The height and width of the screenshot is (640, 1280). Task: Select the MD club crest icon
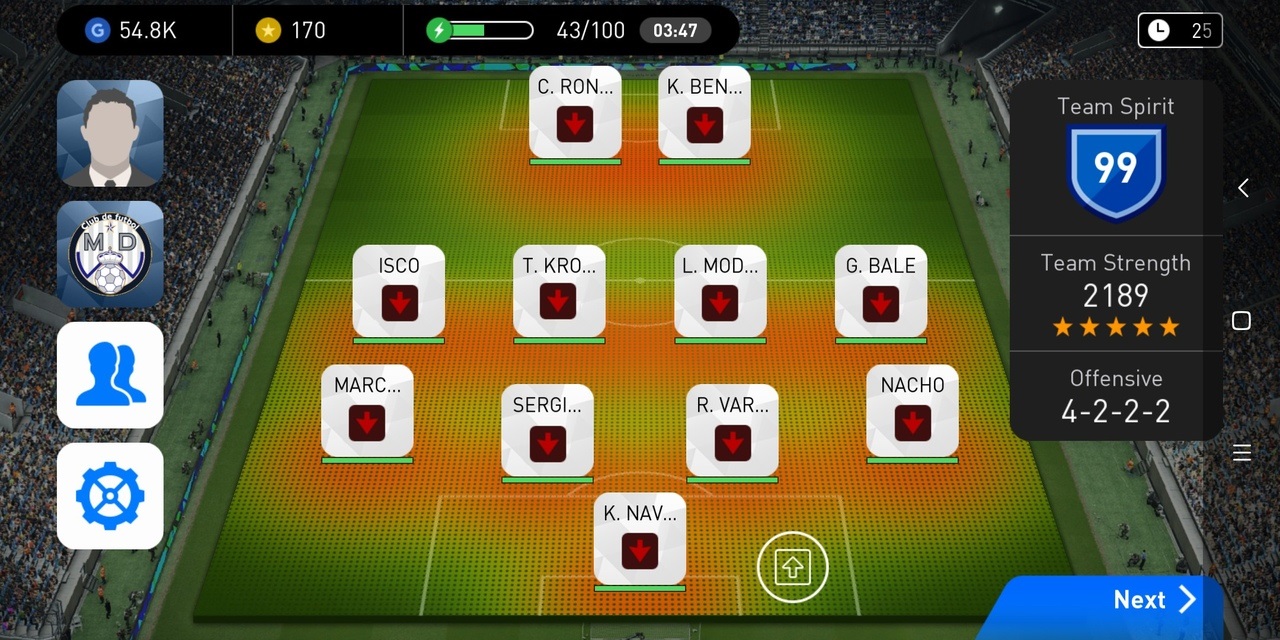pos(110,254)
